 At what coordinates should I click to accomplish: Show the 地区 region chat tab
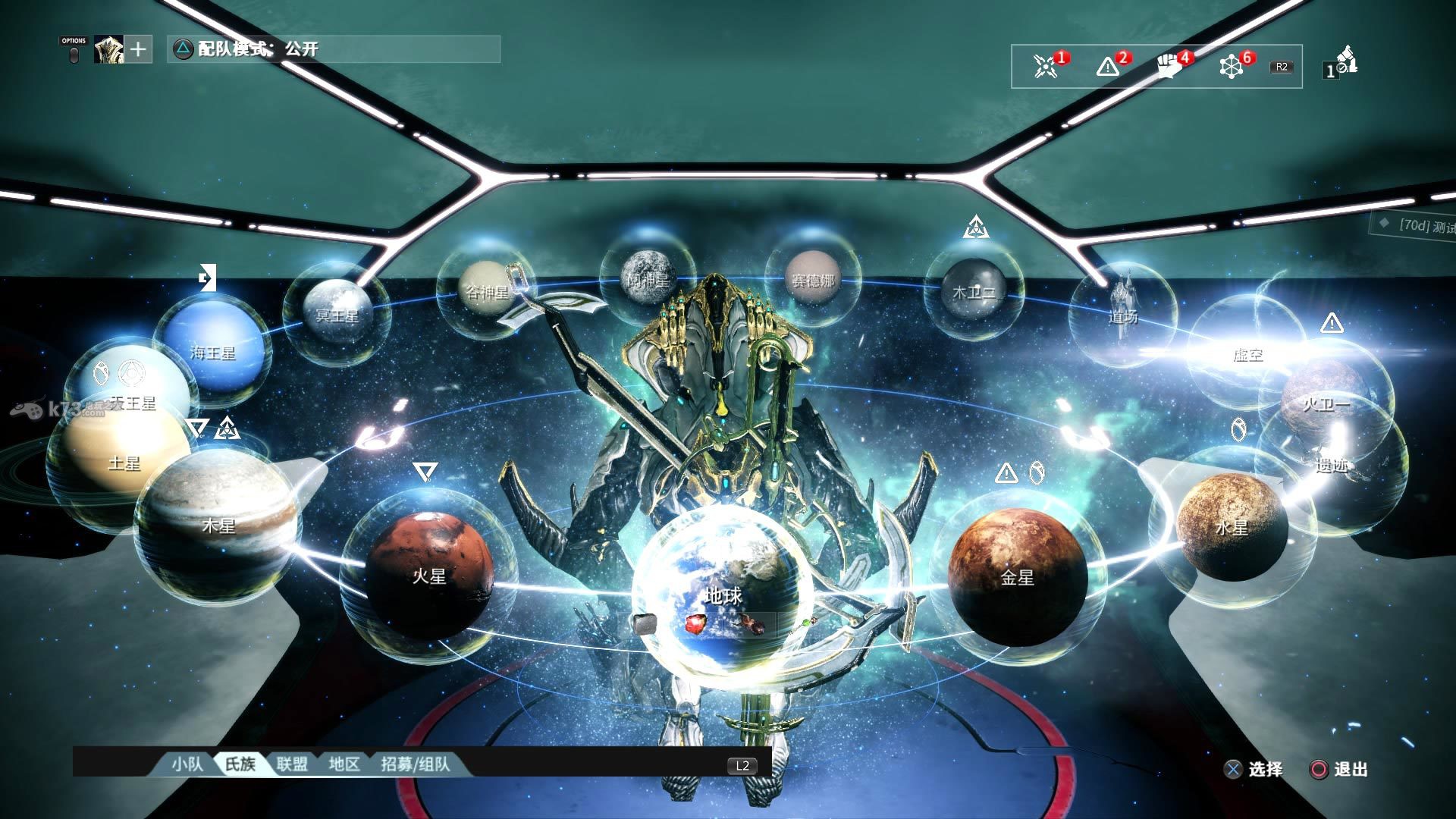pos(344,764)
